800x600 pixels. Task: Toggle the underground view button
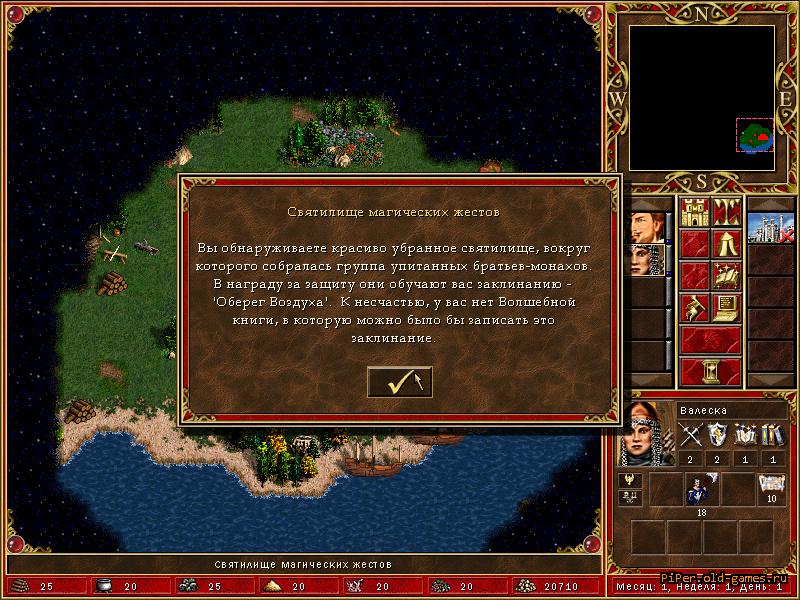727,212
